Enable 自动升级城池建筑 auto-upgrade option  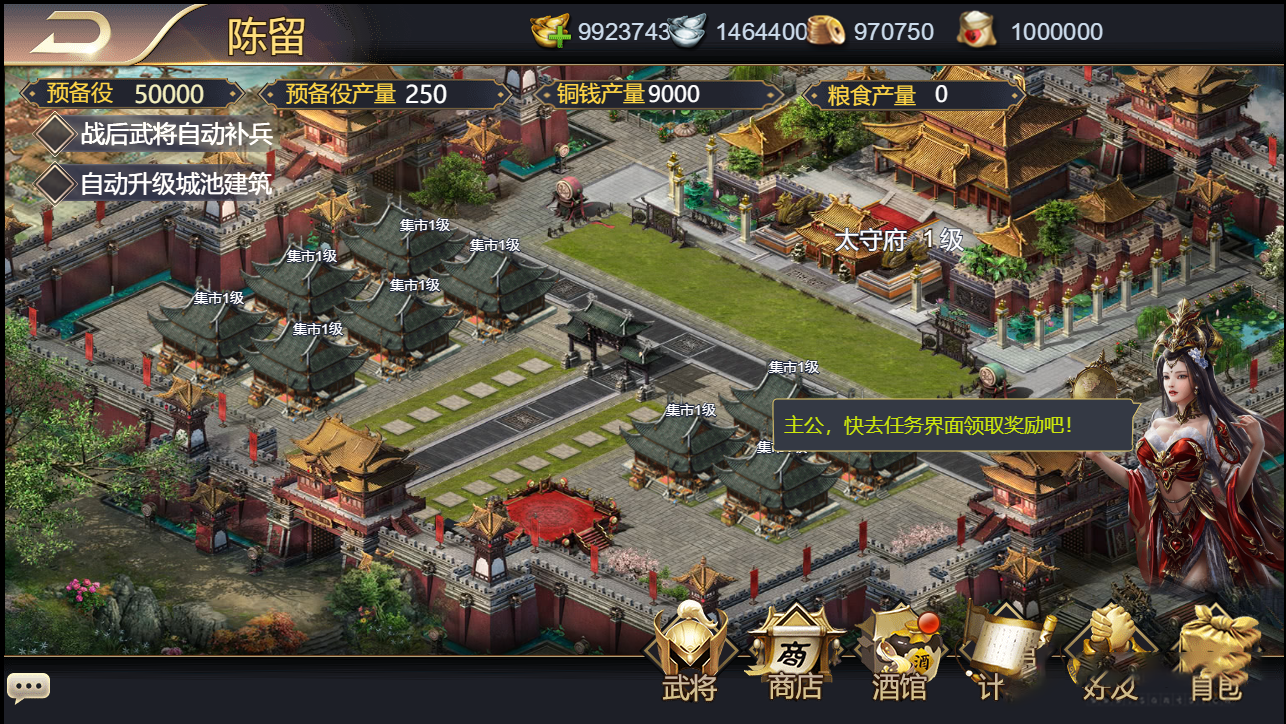pyautogui.click(x=56, y=183)
